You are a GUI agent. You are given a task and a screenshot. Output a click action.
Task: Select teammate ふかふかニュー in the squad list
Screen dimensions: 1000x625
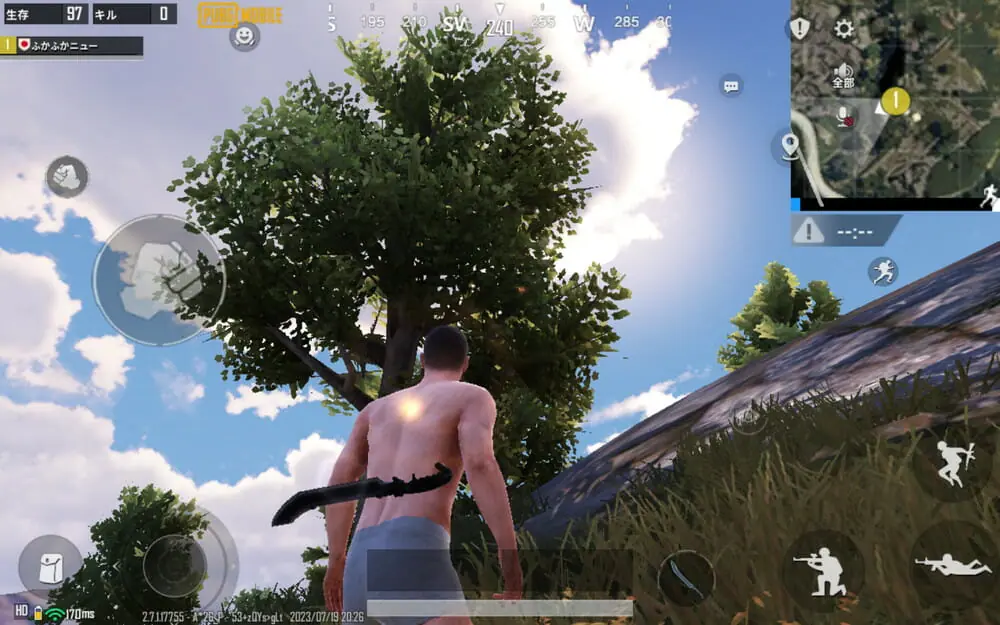tap(72, 45)
